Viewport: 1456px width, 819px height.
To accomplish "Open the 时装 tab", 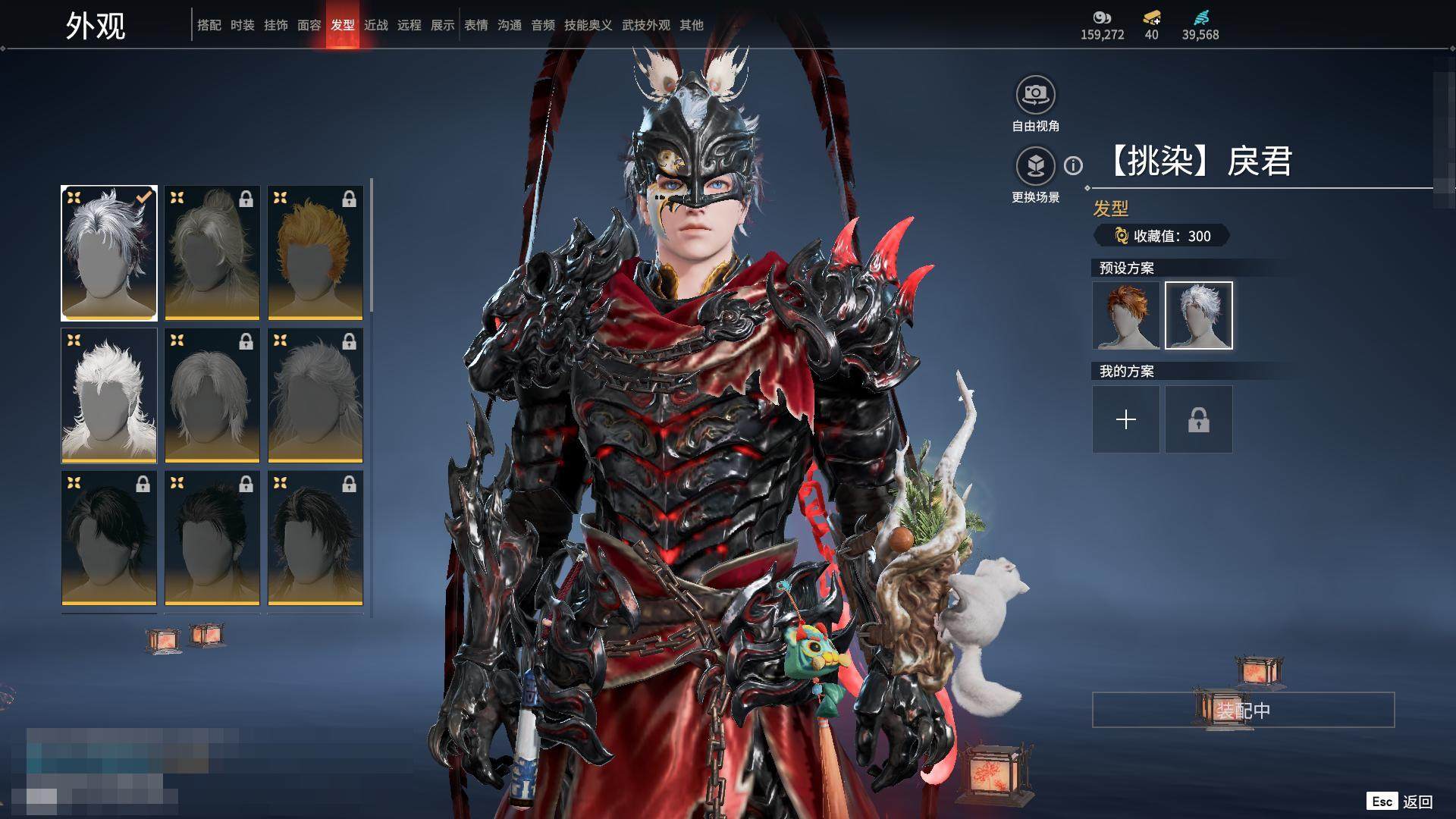I will [243, 25].
